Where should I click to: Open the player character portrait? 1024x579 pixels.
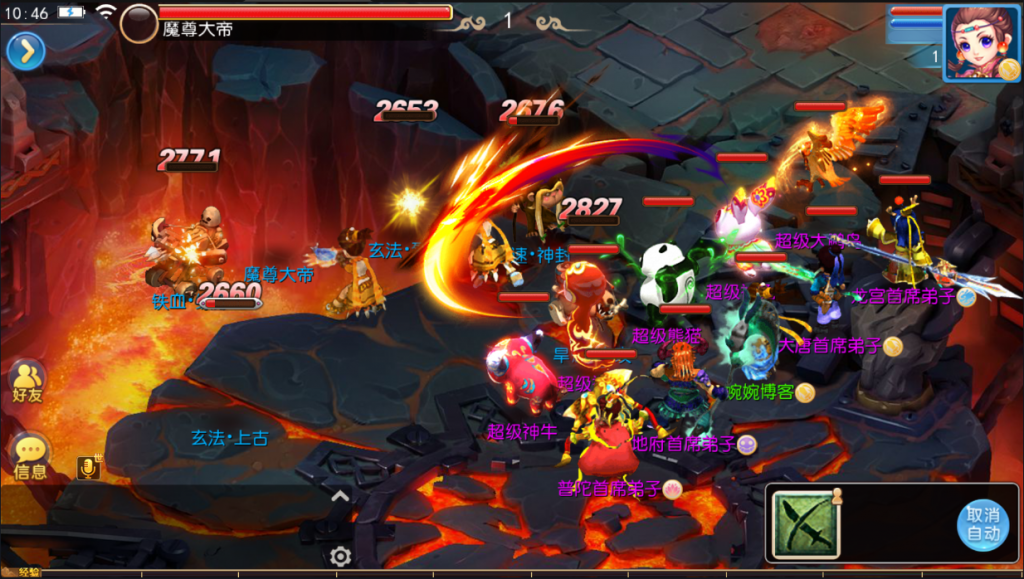coord(981,42)
